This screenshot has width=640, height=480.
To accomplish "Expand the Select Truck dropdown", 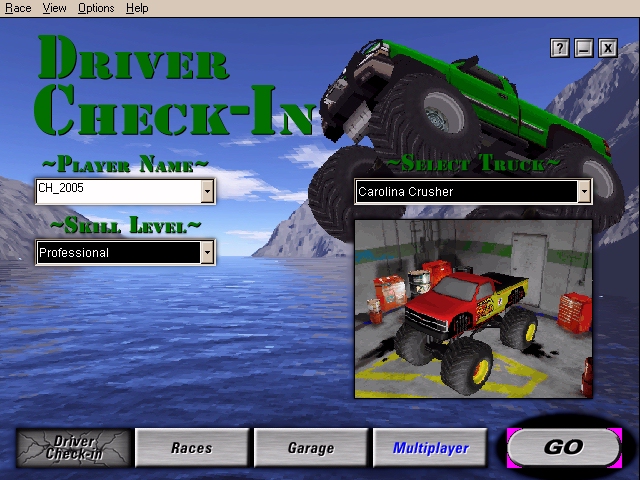I will coord(584,192).
